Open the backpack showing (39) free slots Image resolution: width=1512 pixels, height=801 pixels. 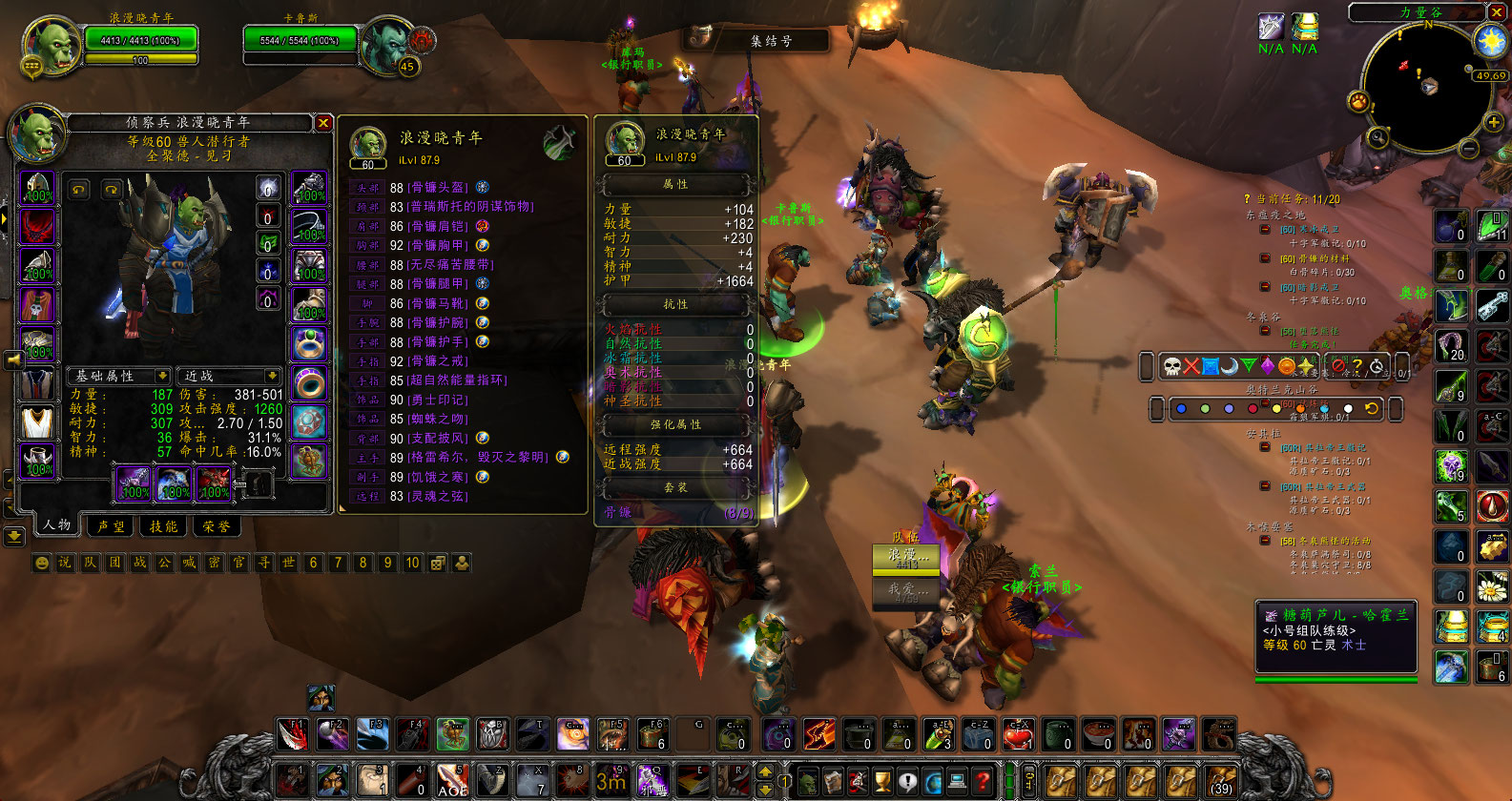[1221, 780]
